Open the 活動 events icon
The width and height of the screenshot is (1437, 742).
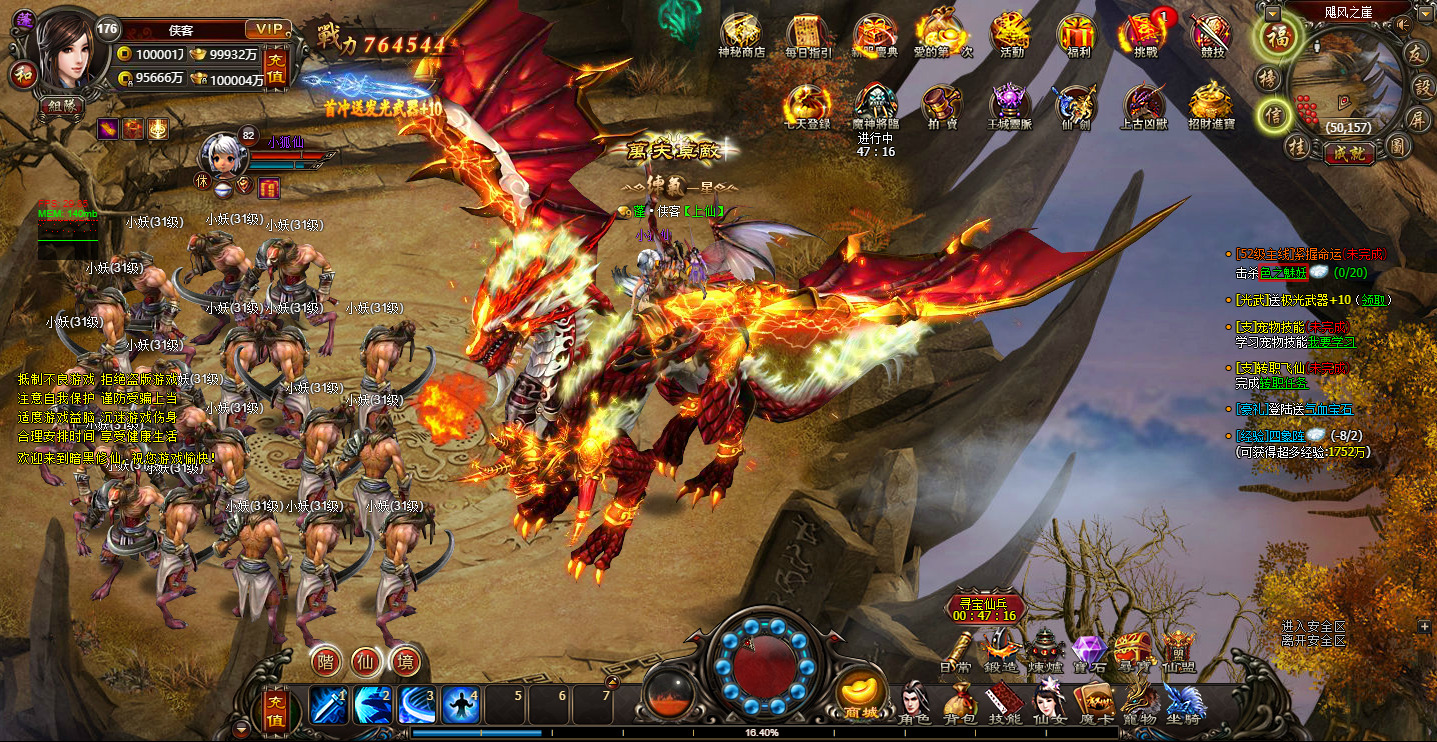point(1011,33)
